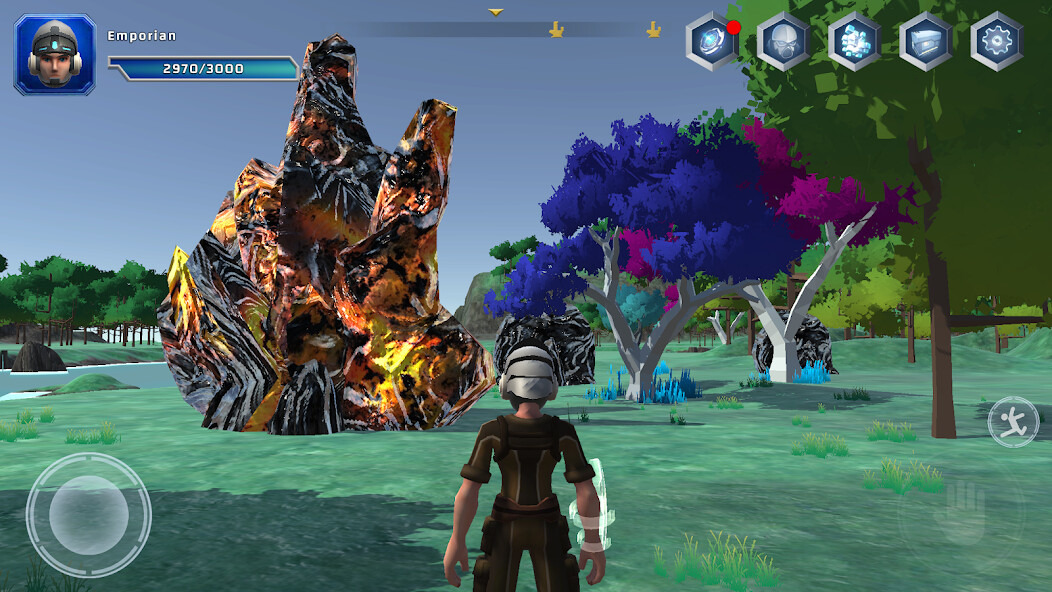Open the settings gear menu
The image size is (1052, 592).
(996, 42)
